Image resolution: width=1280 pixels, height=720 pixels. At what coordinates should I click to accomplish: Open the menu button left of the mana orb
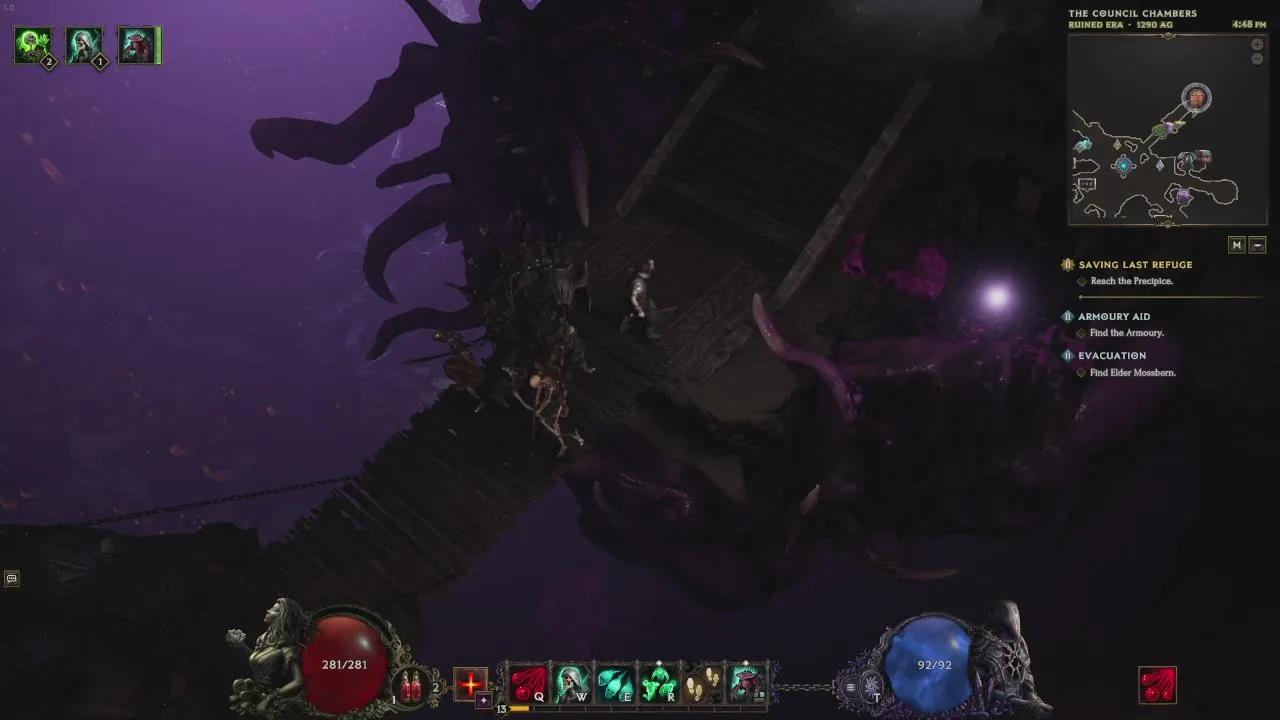coord(850,687)
